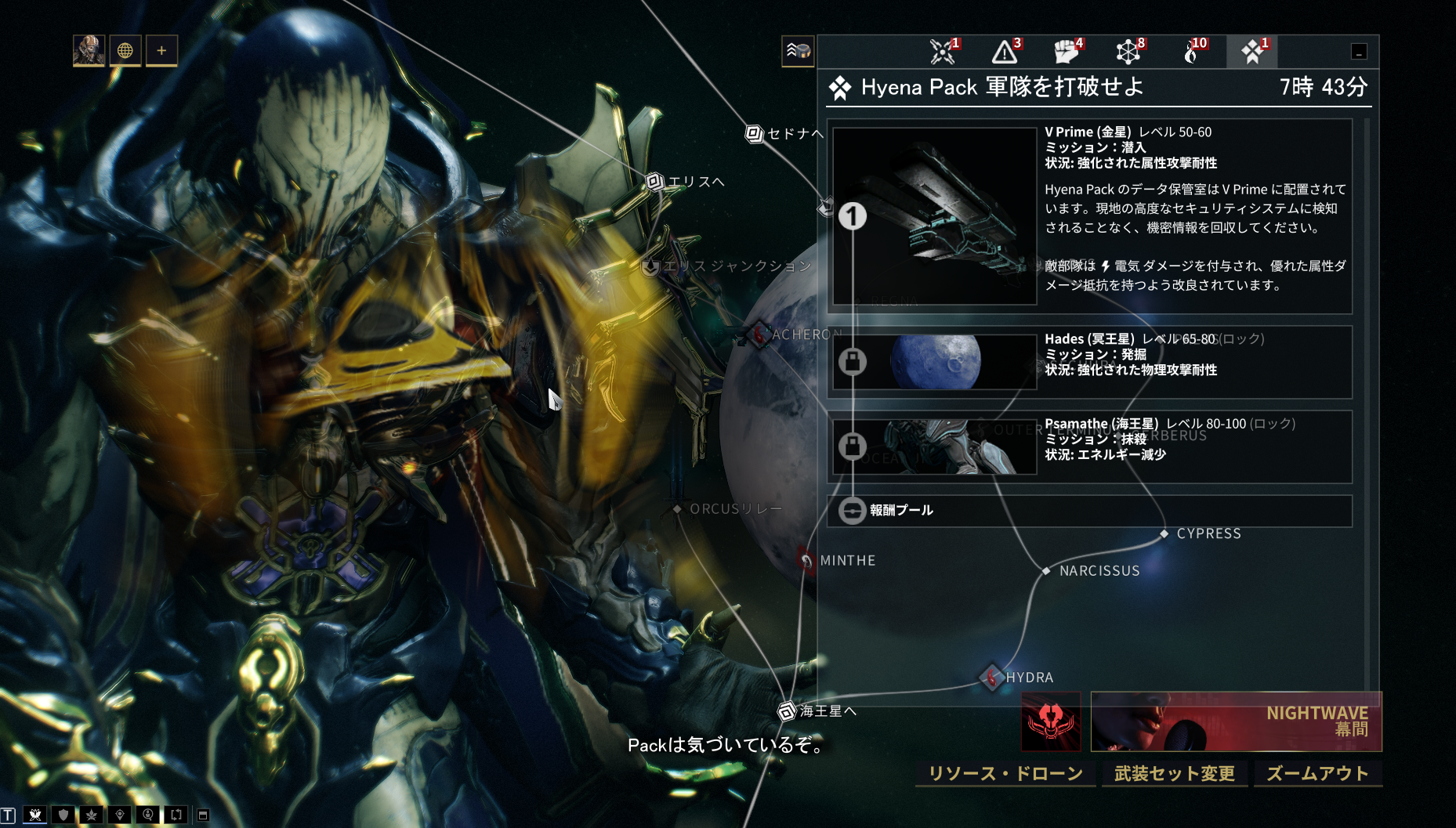Click ズームアウト to zoom out
Screen dimensions: 1456x828
pyautogui.click(x=1317, y=774)
